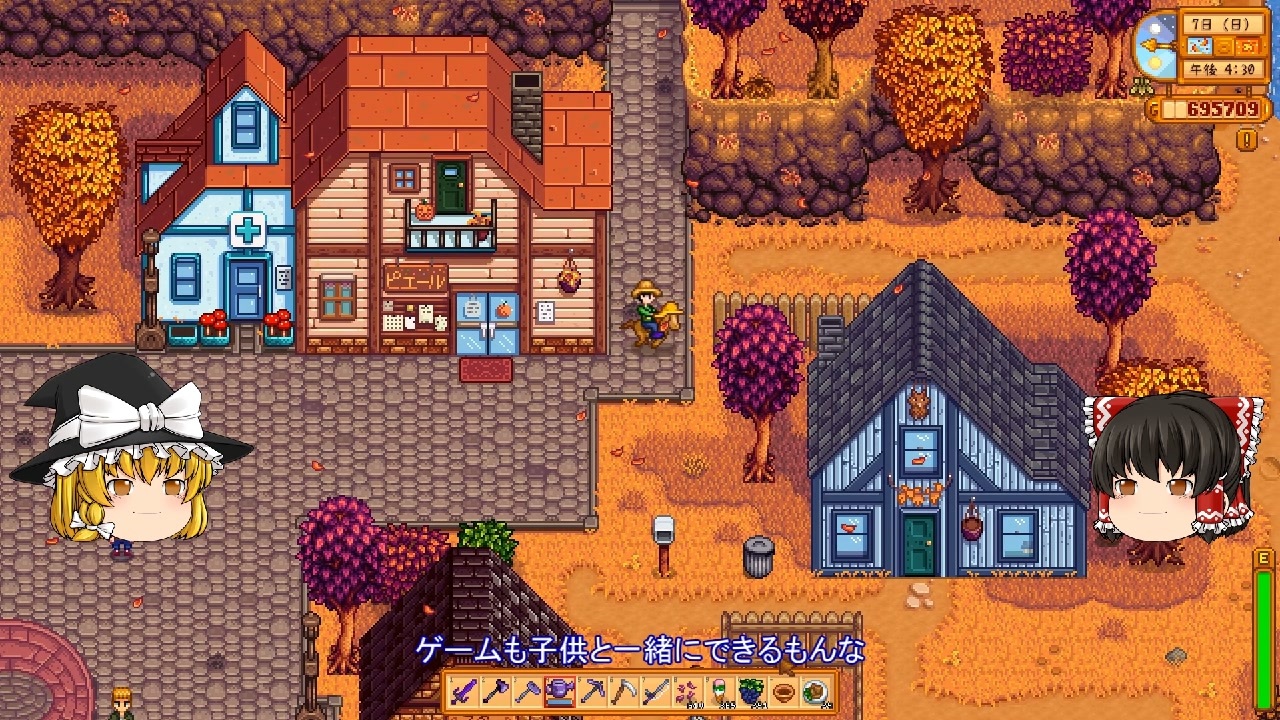
Task: Select the grapes item slot
Action: 751,698
